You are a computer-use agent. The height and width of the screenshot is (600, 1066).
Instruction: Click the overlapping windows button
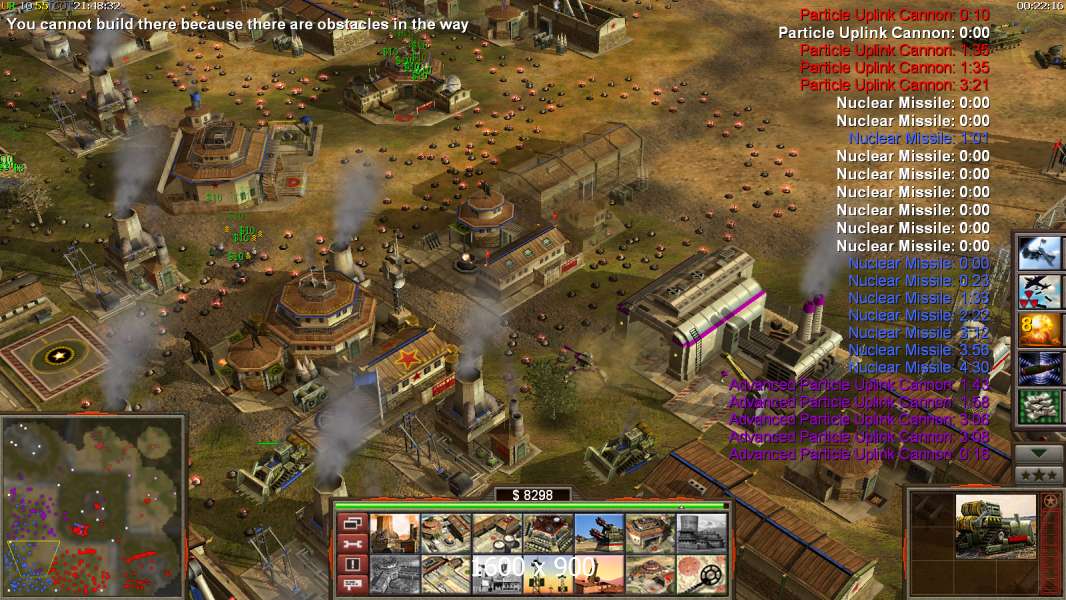352,523
